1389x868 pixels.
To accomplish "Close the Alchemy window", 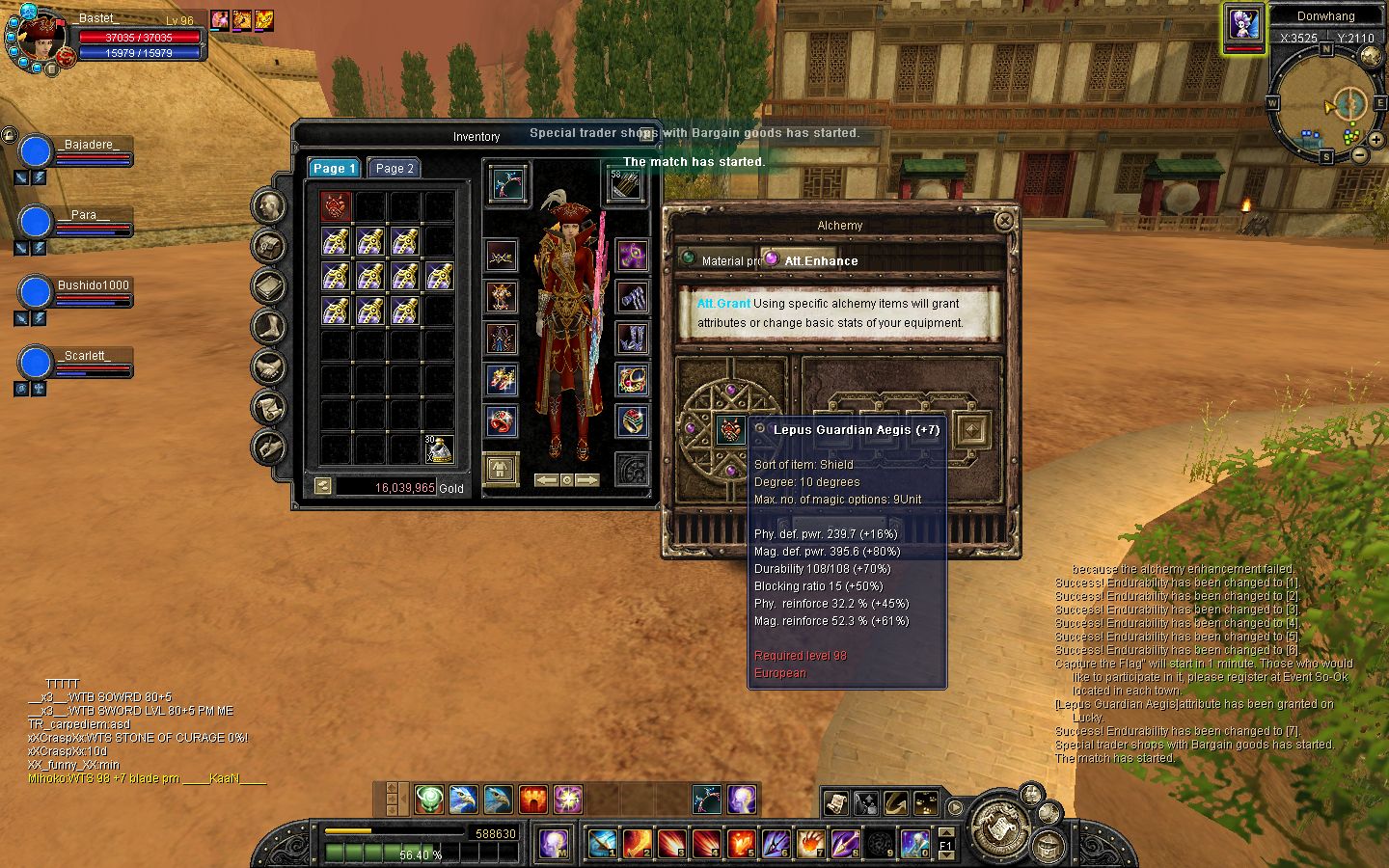I will [1004, 221].
